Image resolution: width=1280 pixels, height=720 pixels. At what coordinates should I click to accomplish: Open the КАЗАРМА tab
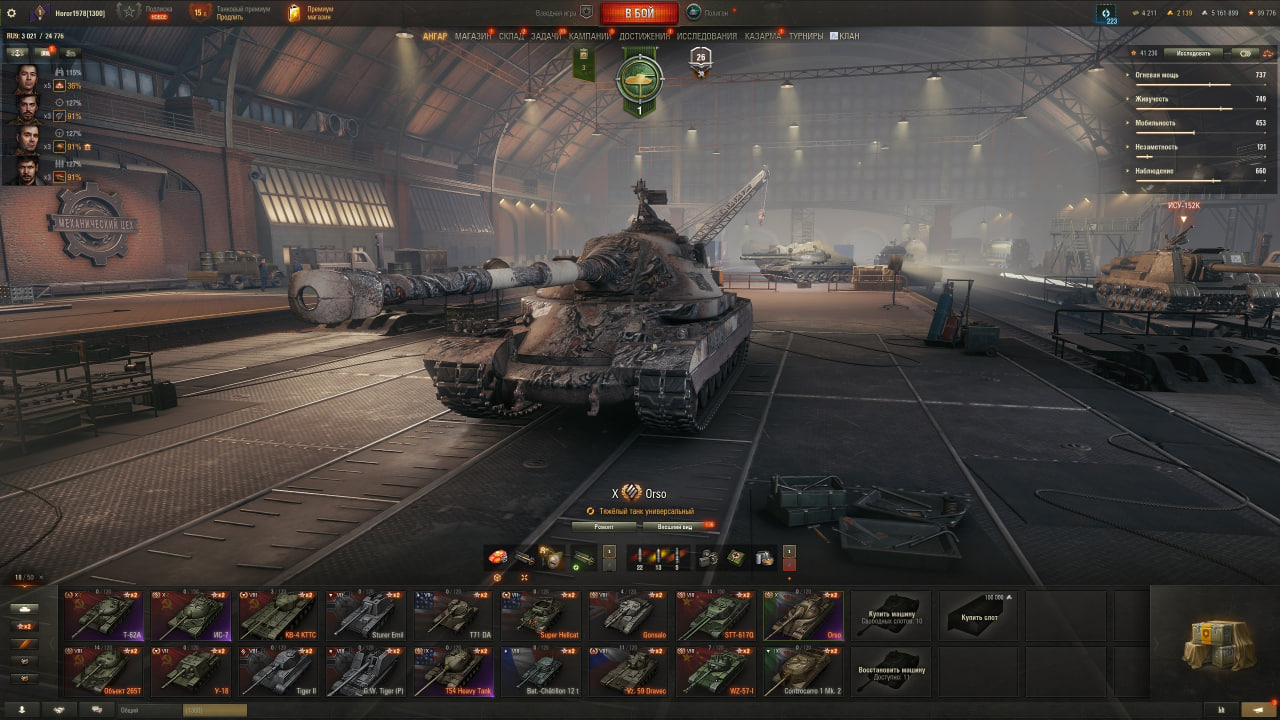point(763,36)
